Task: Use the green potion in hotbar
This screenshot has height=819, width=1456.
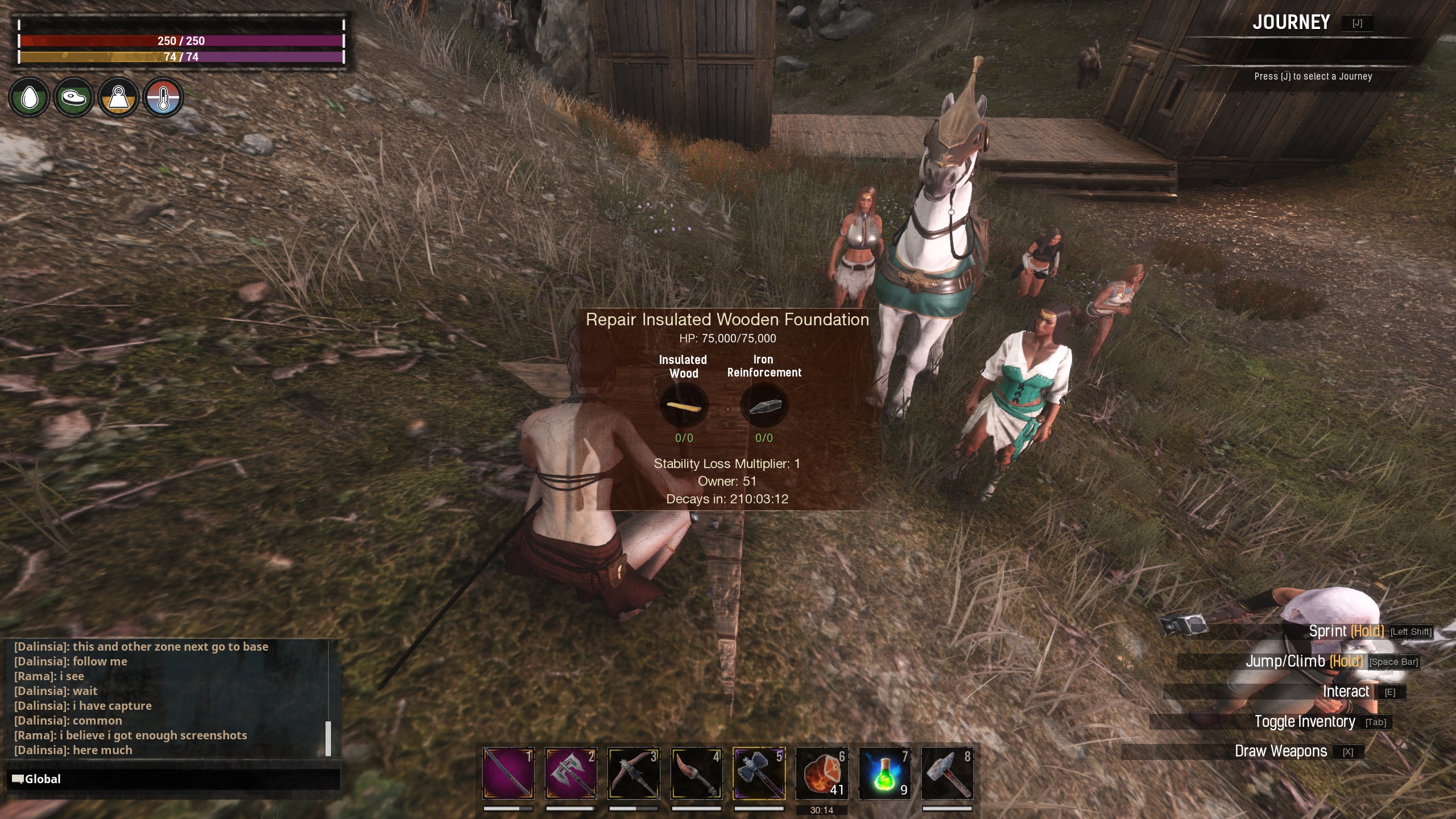Action: 884,773
